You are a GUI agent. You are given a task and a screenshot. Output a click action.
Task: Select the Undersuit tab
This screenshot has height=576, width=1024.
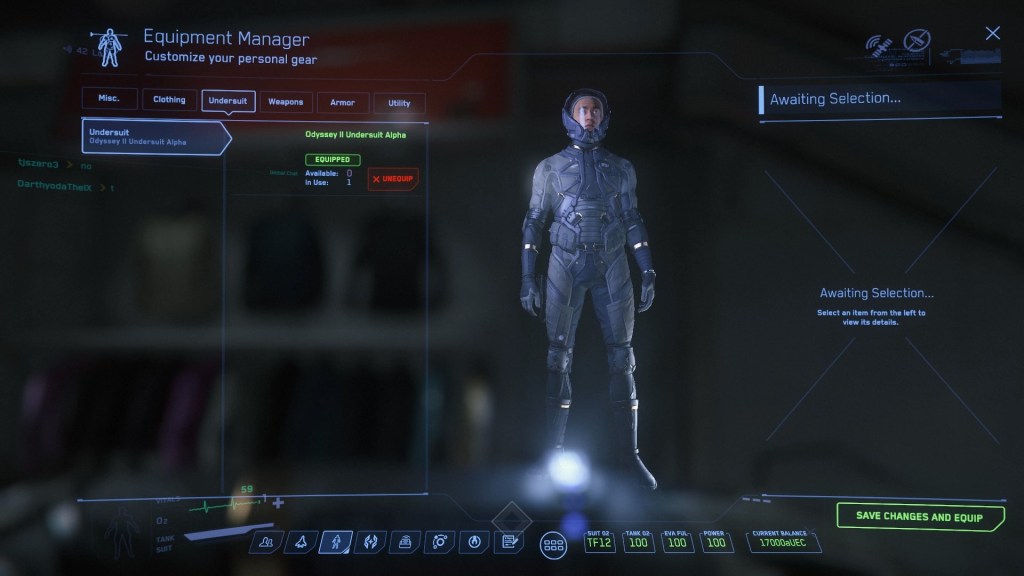228,101
